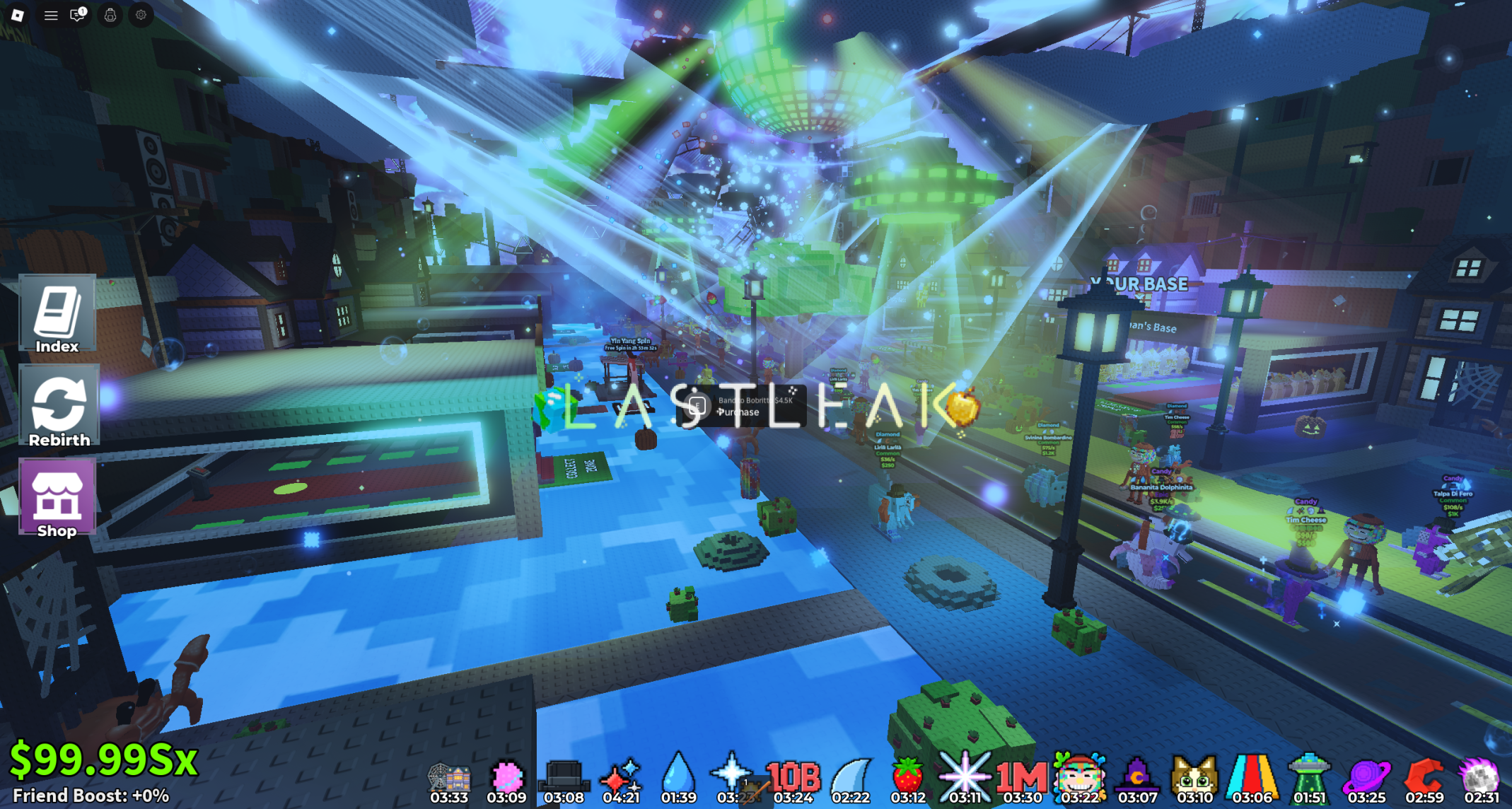Select the pink cotton candy event icon
1512x809 pixels.
pos(506,776)
